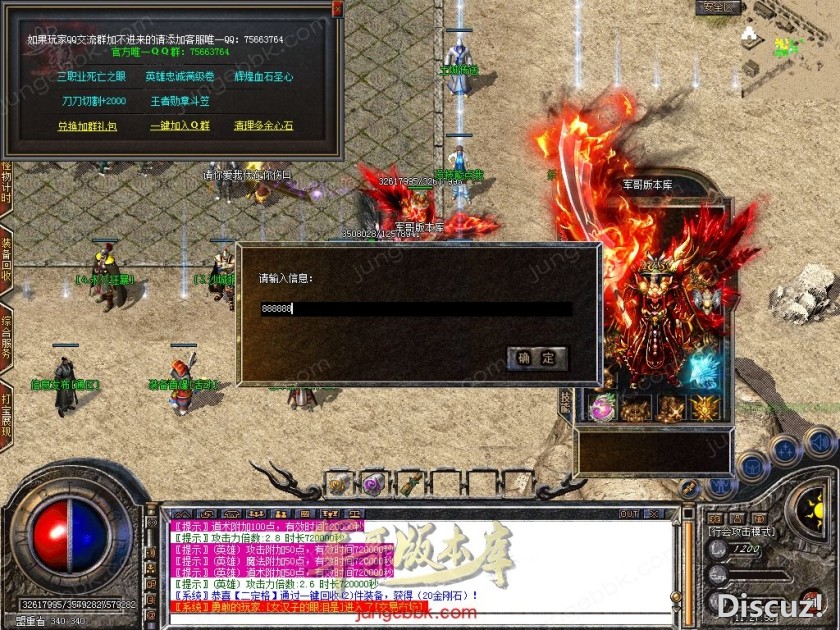Confirm the input dialog with 确定
The height and width of the screenshot is (630, 840).
click(x=536, y=358)
